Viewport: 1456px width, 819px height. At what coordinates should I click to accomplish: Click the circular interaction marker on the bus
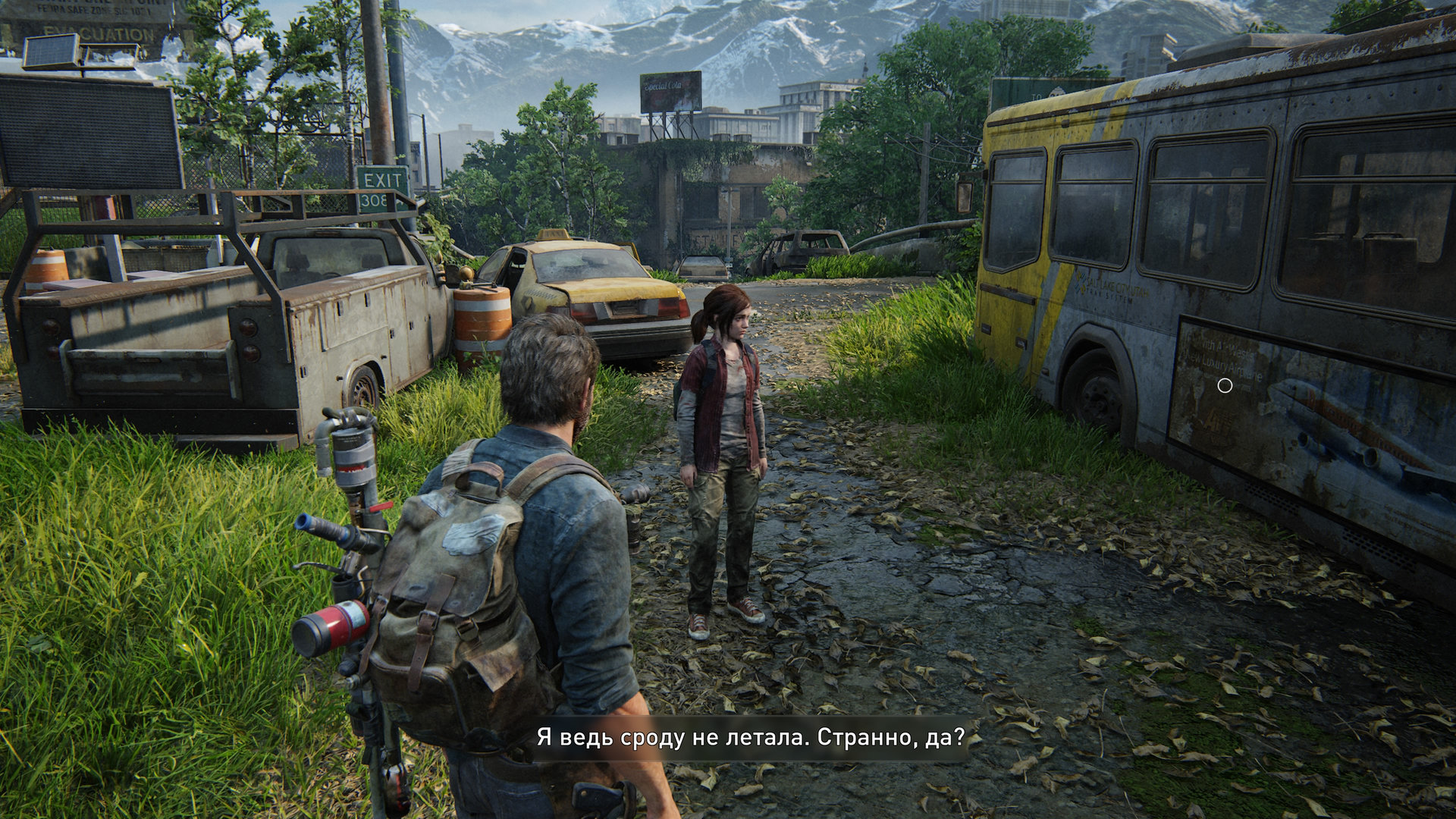pyautogui.click(x=1225, y=386)
